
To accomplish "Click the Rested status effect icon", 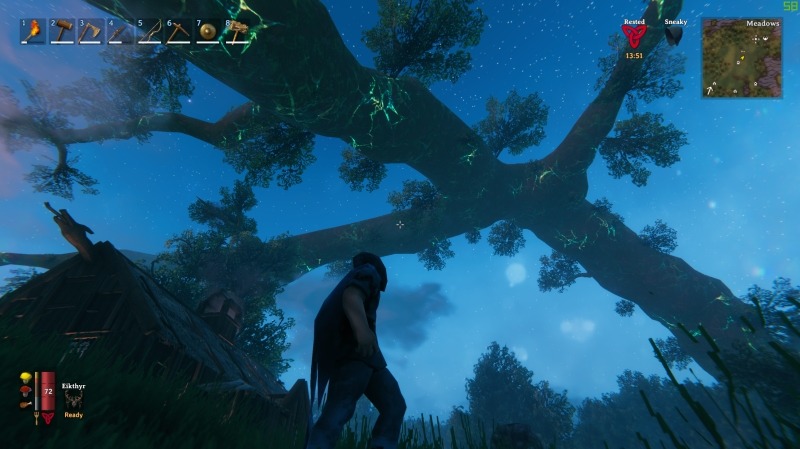I will coord(633,36).
